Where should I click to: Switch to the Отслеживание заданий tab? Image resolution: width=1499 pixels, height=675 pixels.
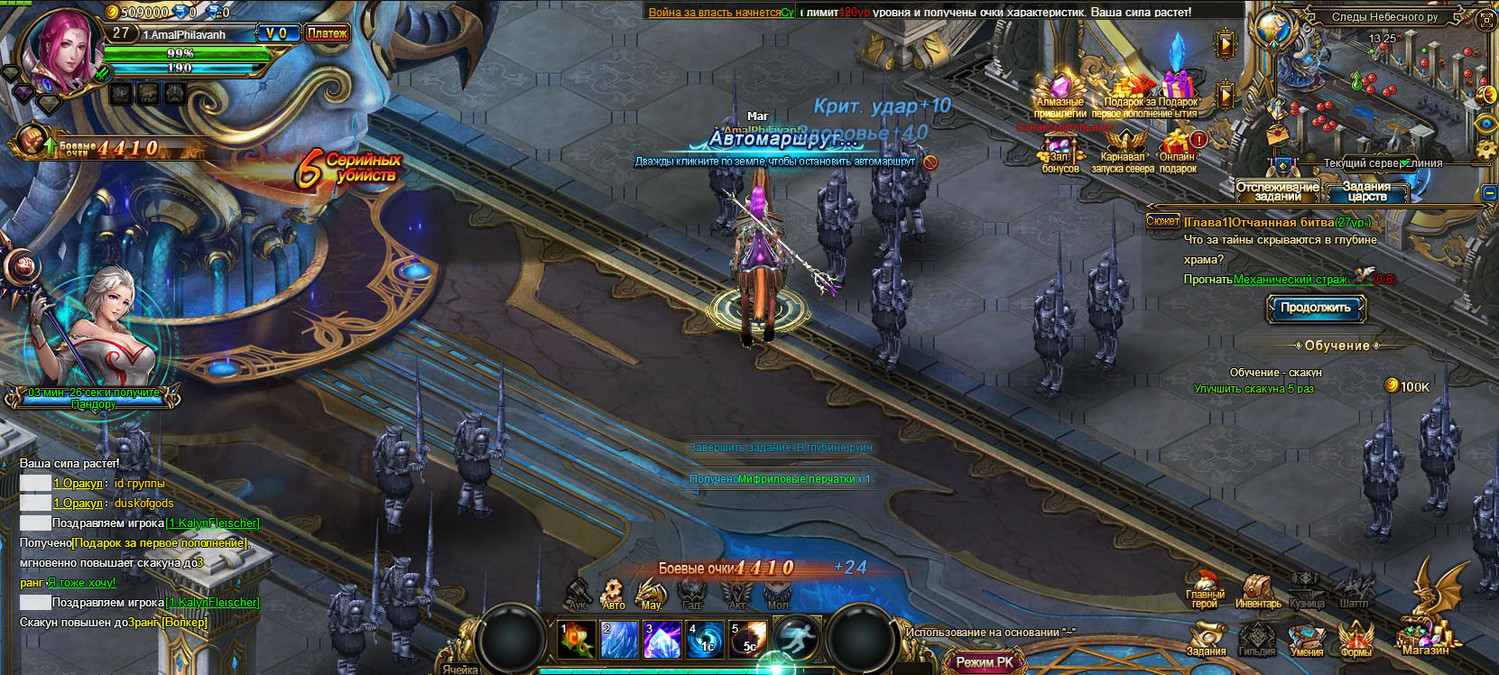point(1277,191)
